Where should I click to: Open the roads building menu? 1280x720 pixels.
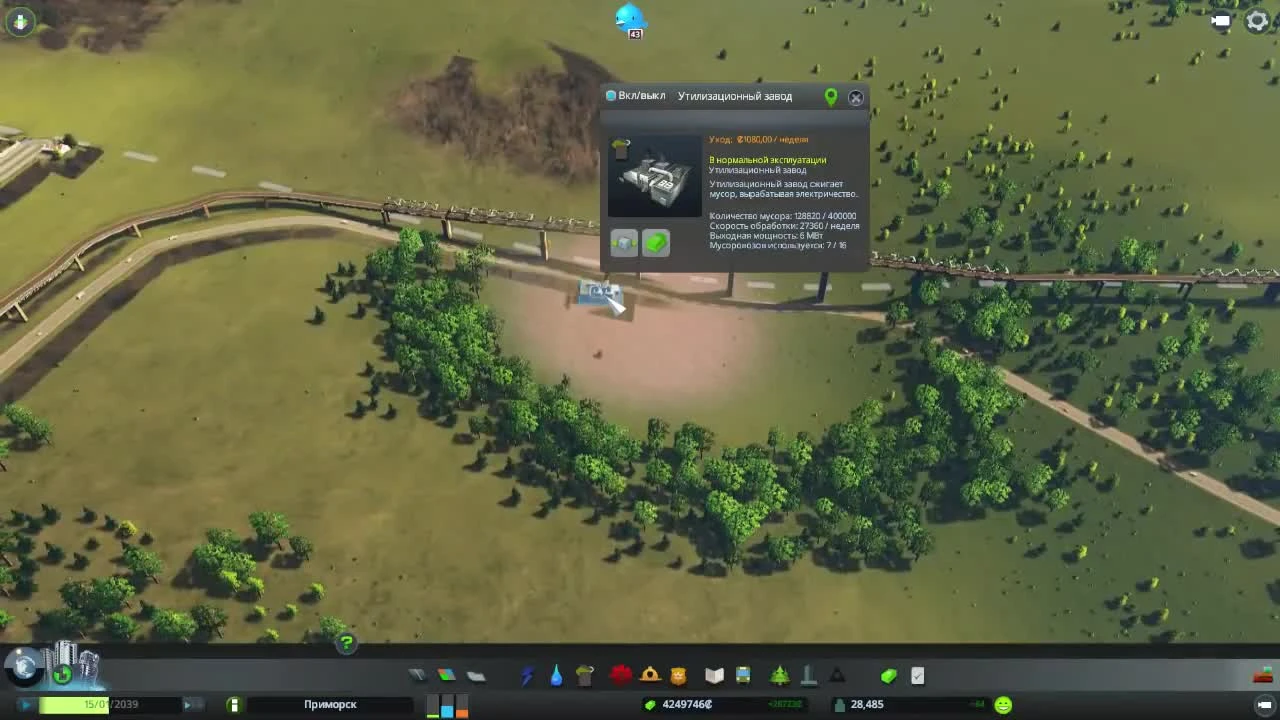417,676
